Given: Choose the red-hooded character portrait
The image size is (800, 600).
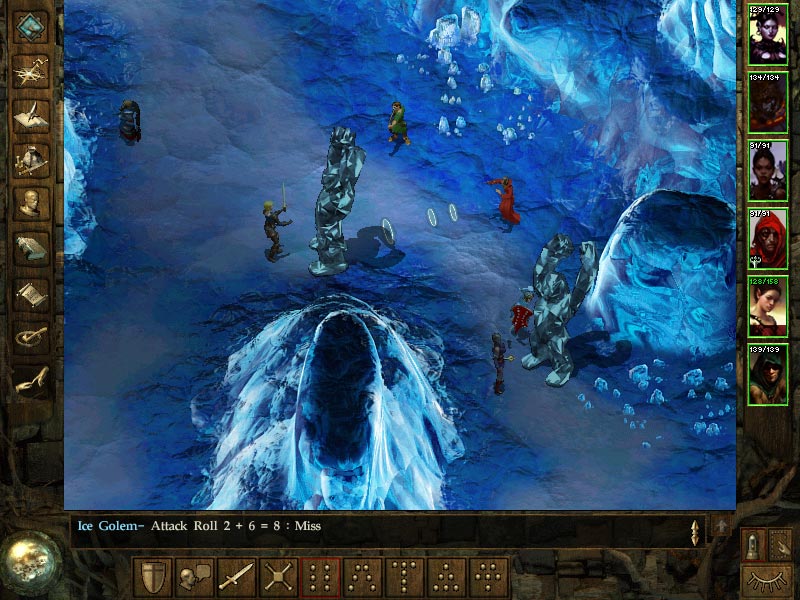Looking at the screenshot, I should point(768,239).
